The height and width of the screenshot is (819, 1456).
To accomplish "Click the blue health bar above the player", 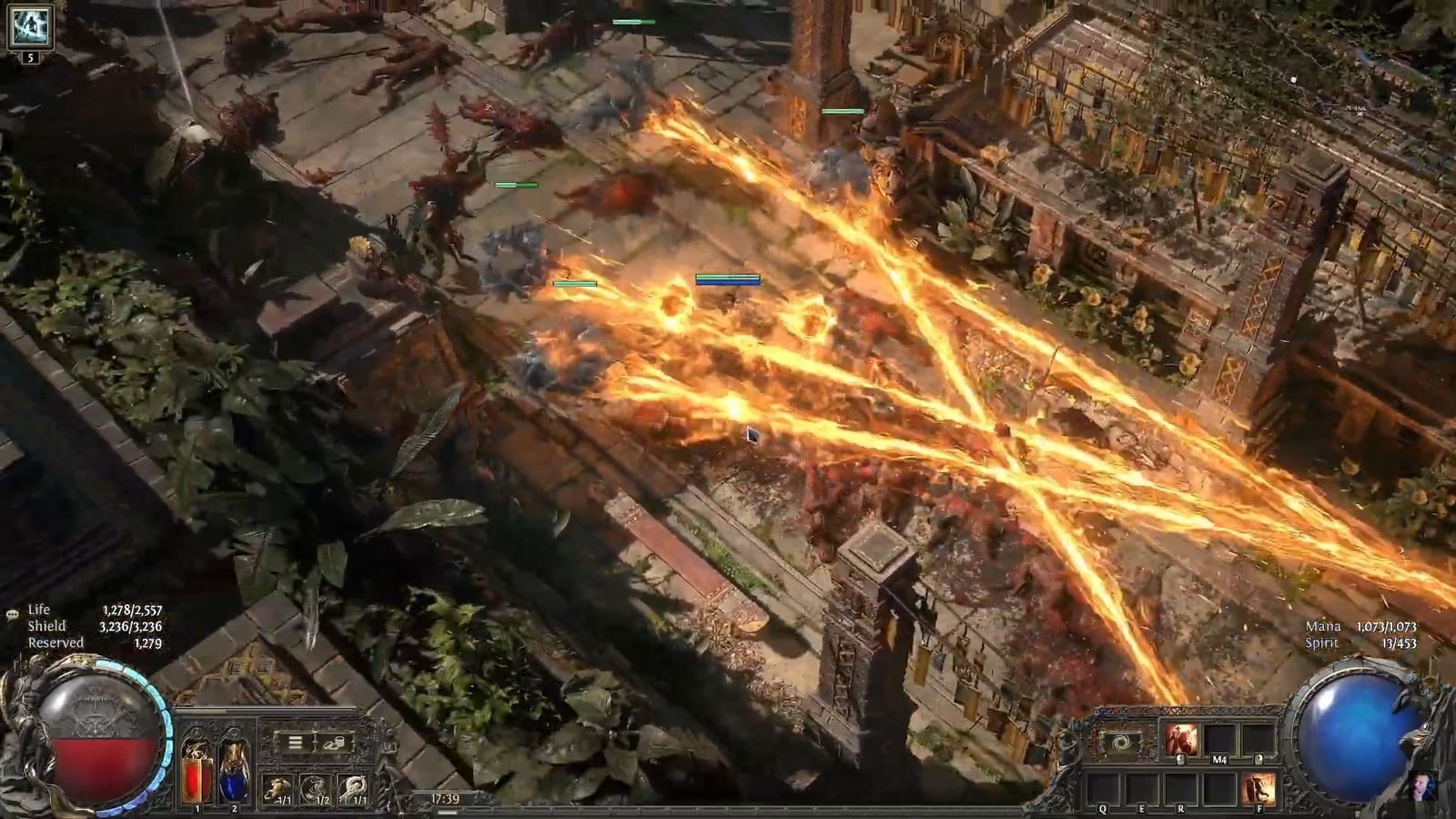I will coord(726,281).
